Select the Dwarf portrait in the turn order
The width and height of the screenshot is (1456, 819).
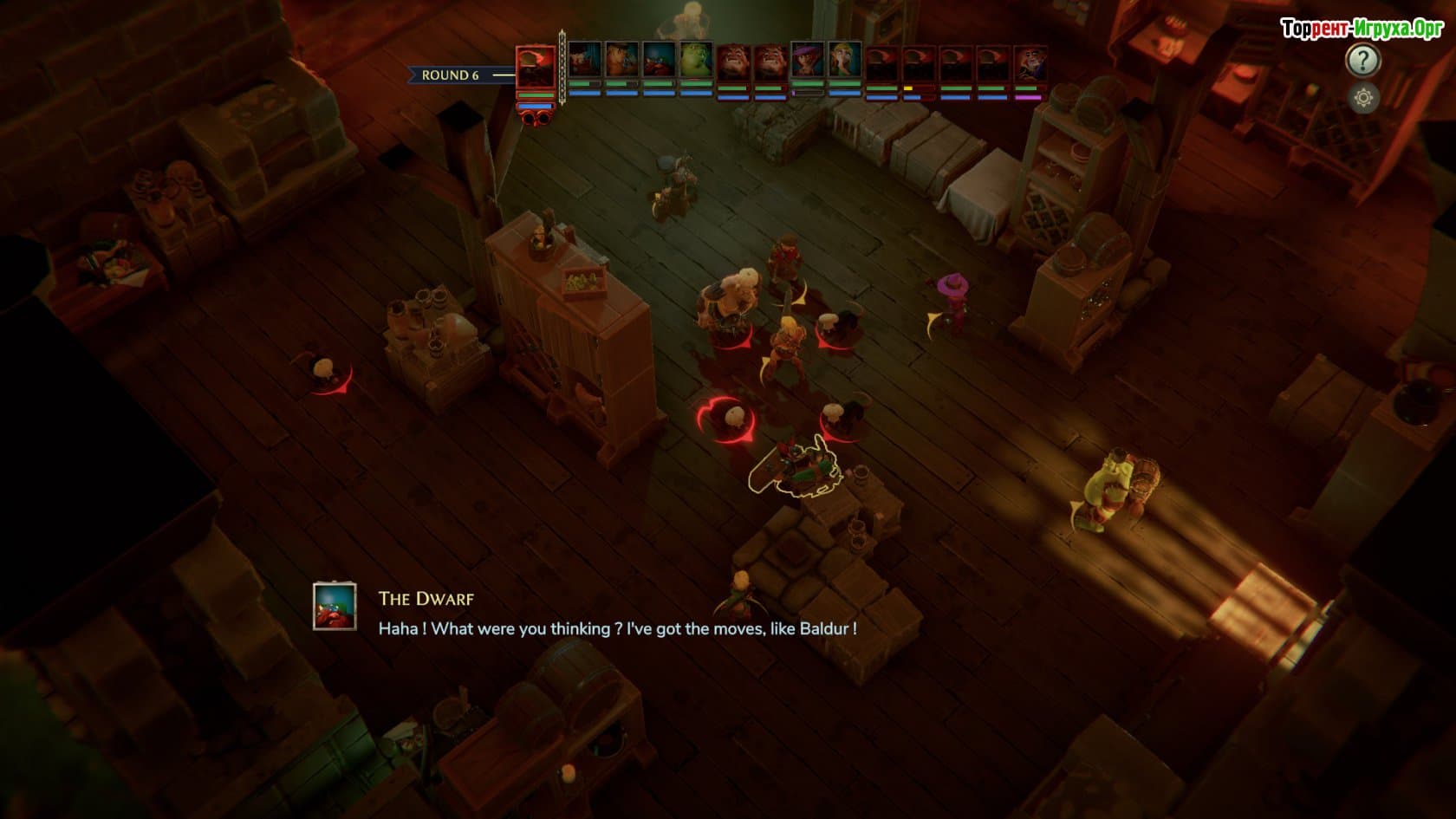click(659, 61)
